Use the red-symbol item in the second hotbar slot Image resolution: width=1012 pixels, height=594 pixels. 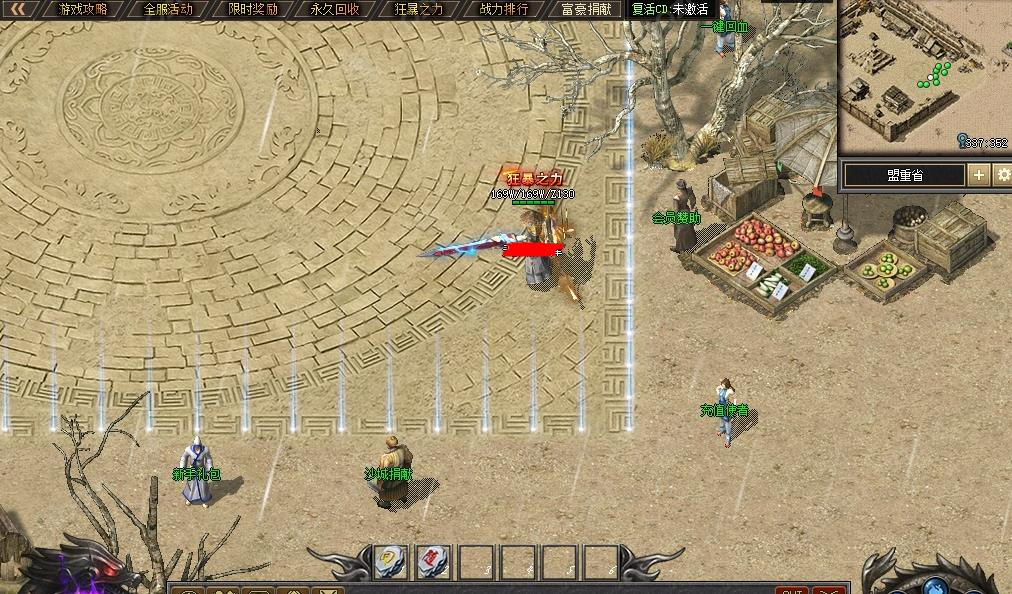pos(432,562)
